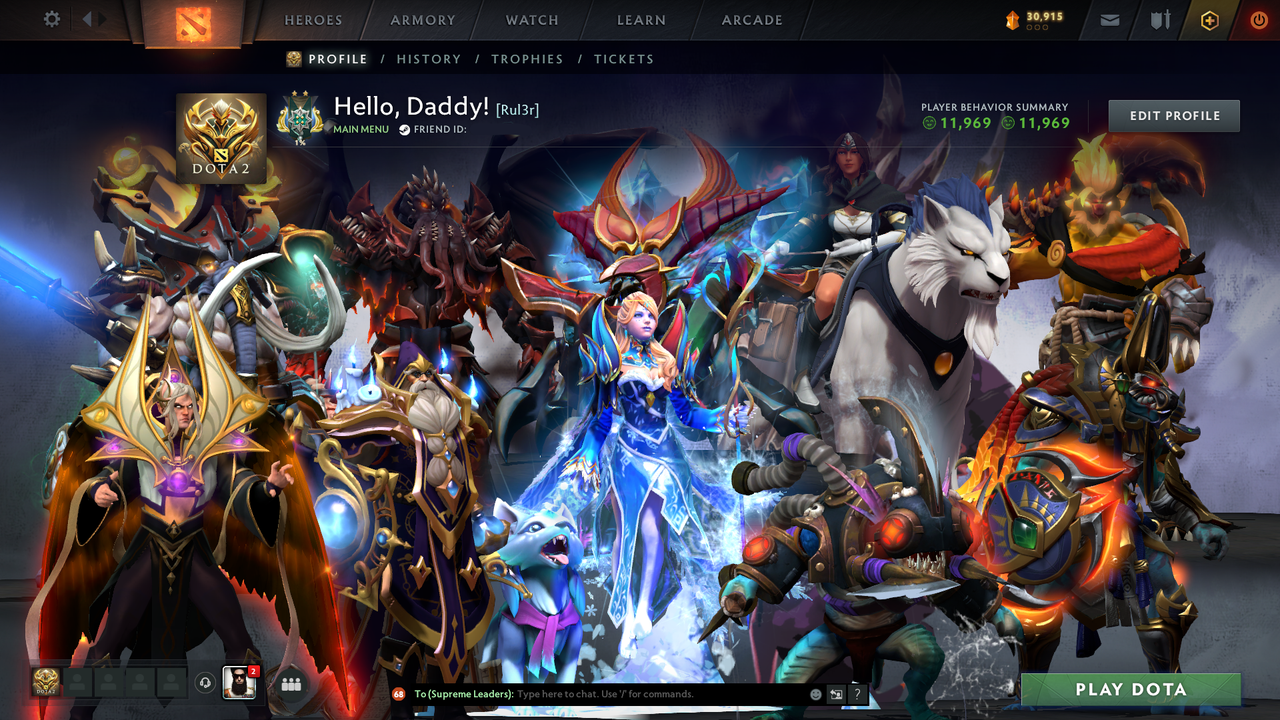Click the shield and sword icon near top right

click(x=1161, y=19)
